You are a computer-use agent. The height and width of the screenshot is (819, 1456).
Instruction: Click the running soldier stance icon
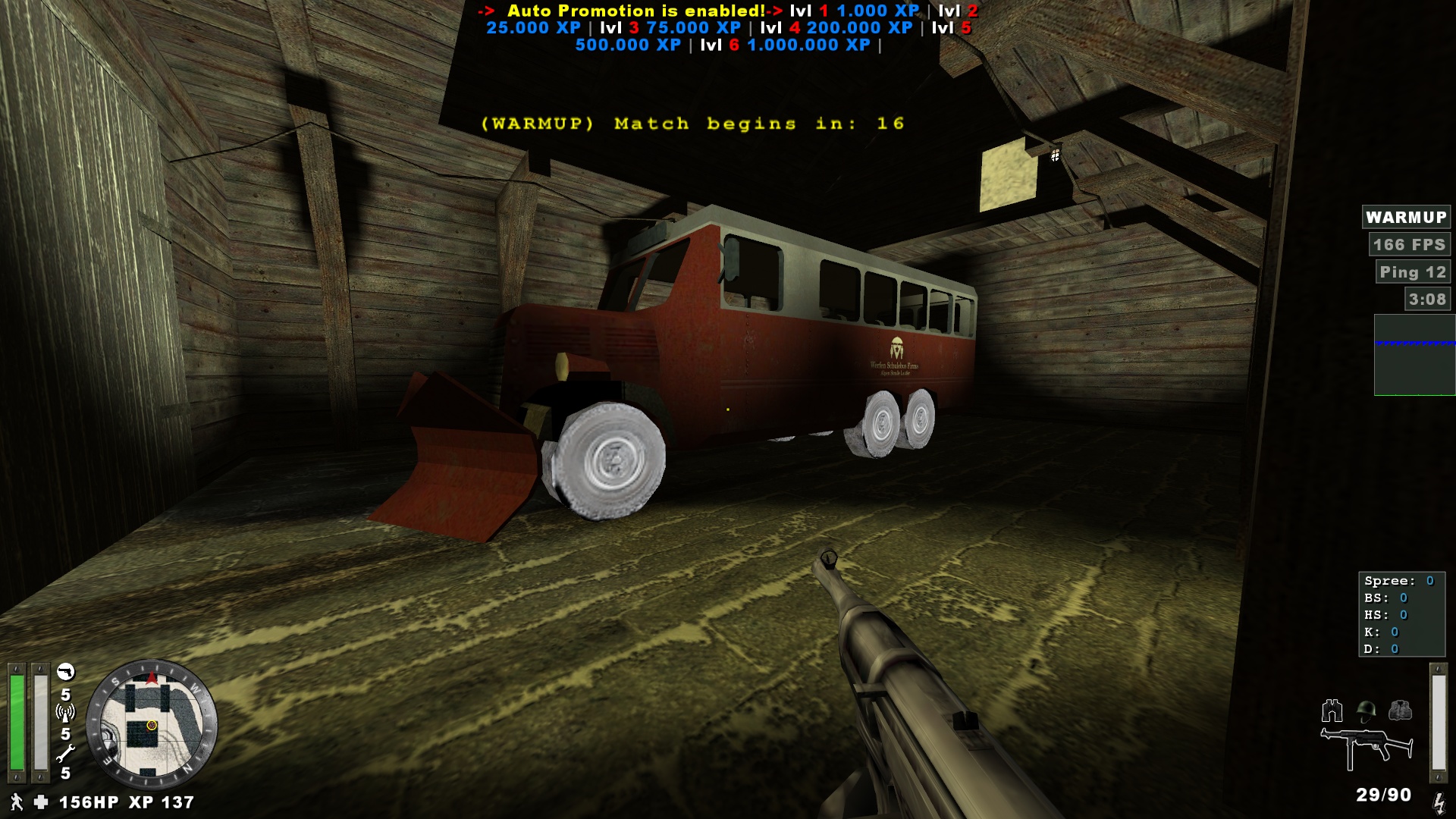pos(16,802)
